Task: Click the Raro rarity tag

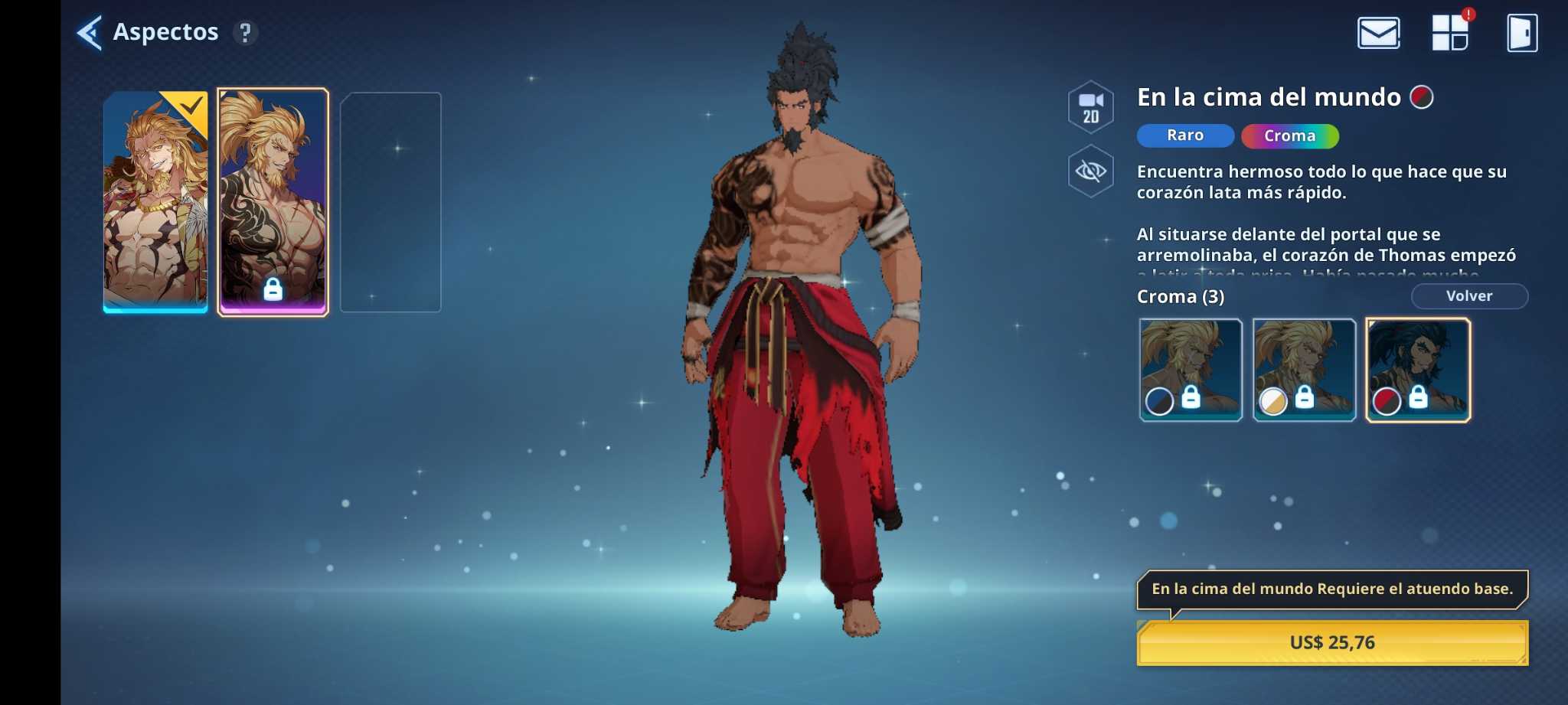Action: 1184,135
